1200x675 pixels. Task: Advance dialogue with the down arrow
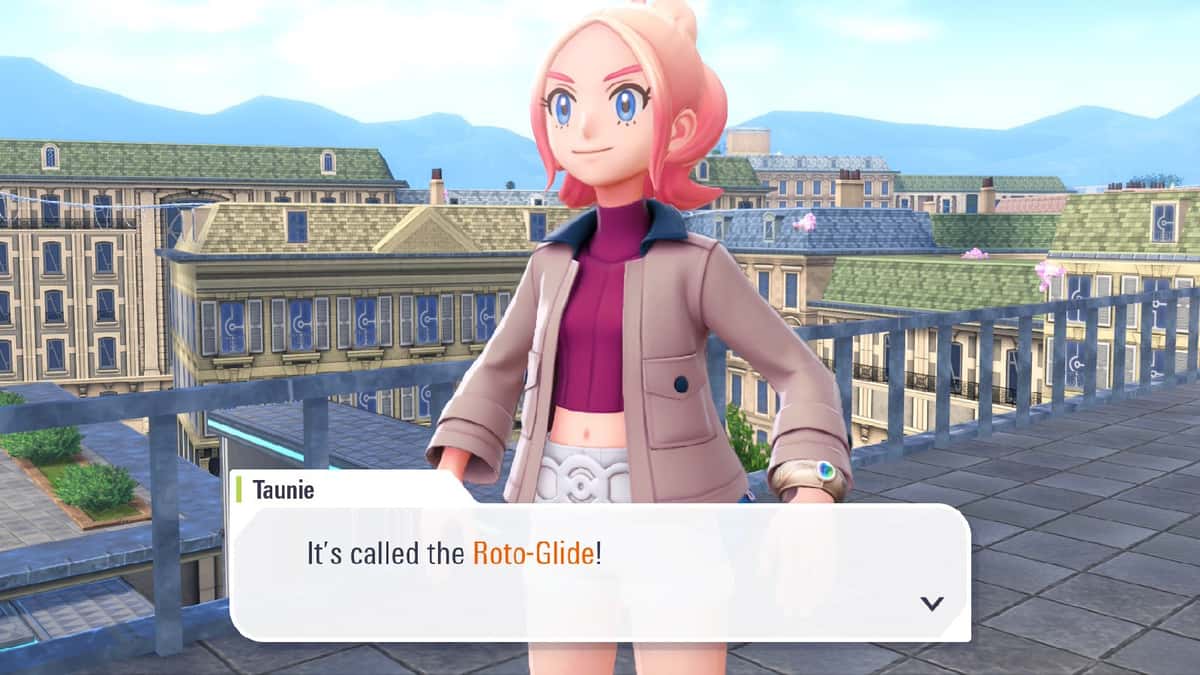[932, 603]
